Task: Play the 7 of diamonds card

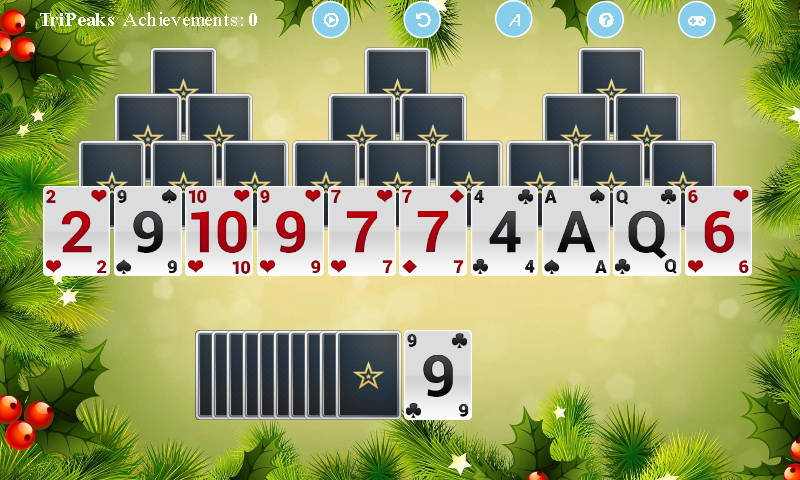Action: click(434, 231)
